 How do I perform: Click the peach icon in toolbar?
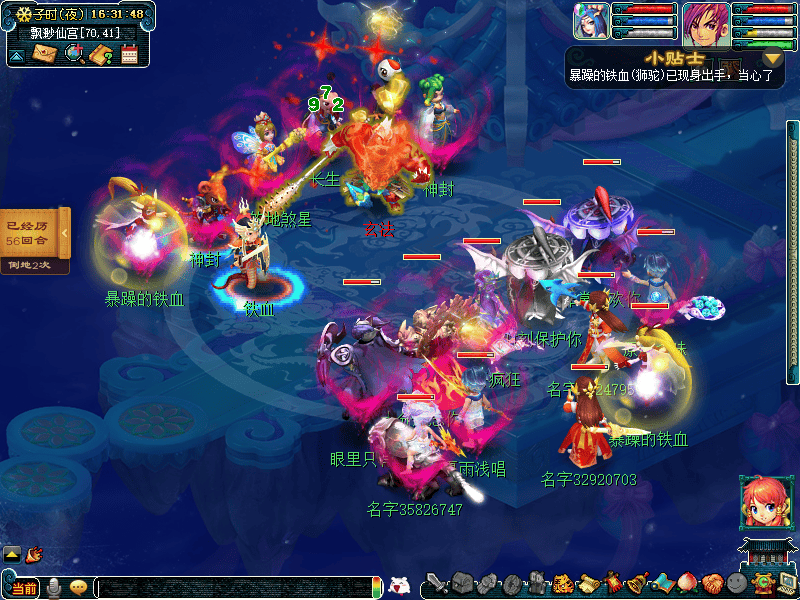tap(686, 584)
